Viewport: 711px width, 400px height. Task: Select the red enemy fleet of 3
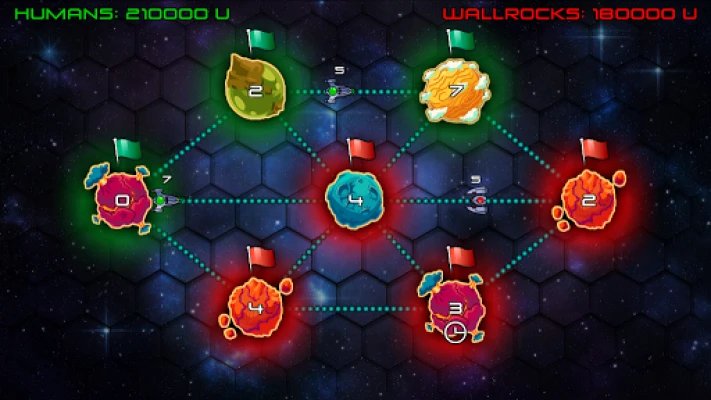click(478, 200)
